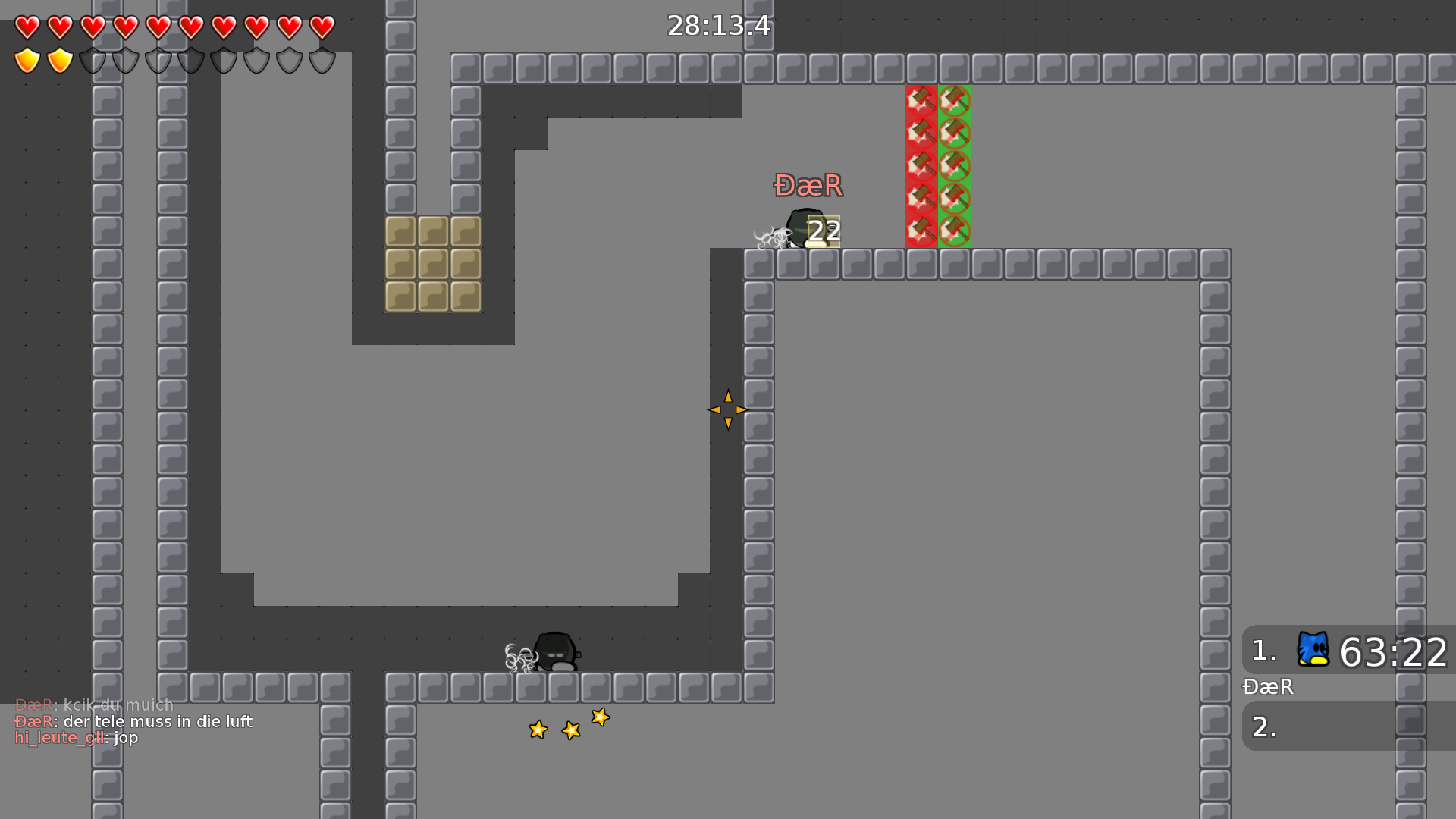Click the level 22 badge on ĐæR
This screenshot has height=819, width=1456.
coord(824,231)
